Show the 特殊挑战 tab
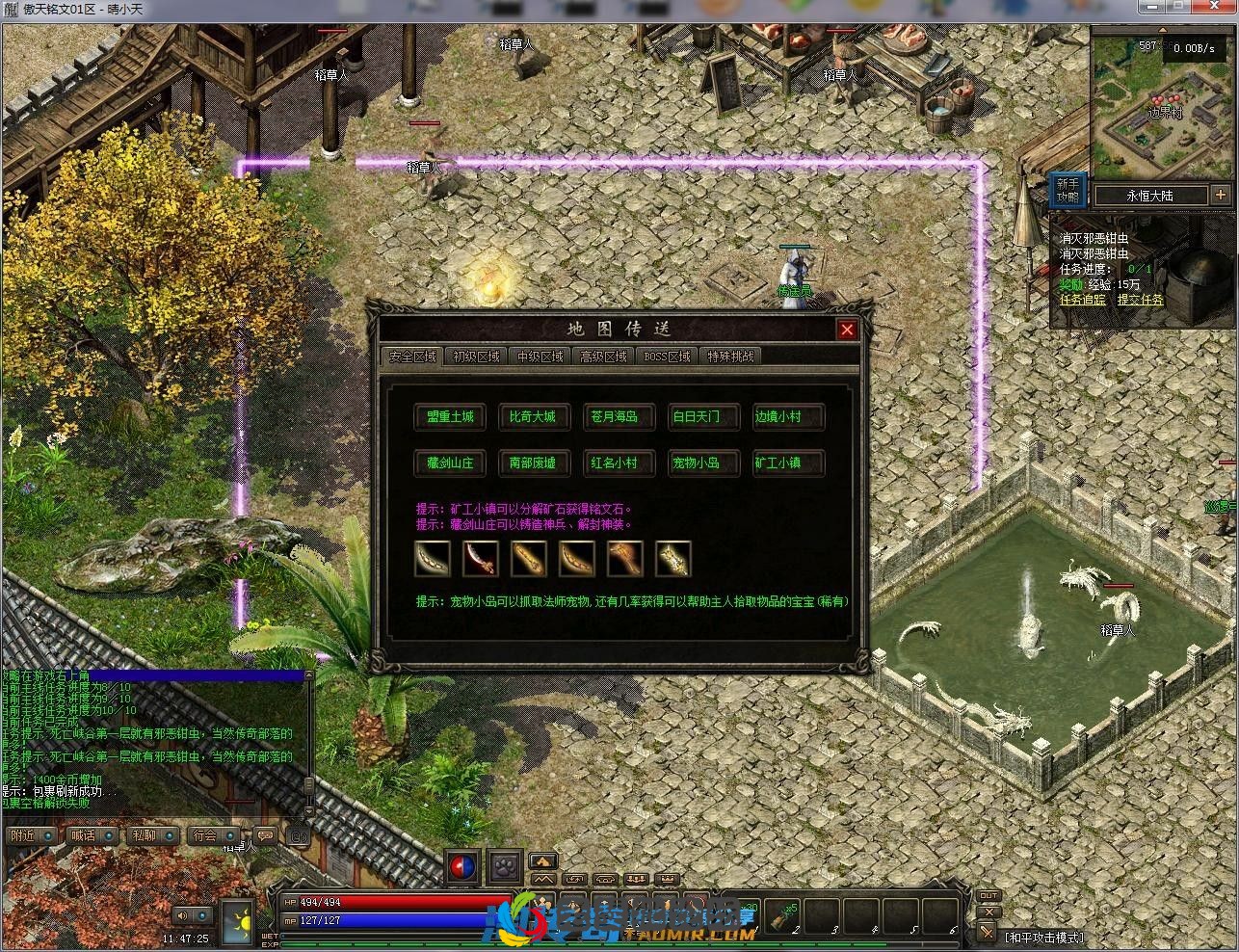1239x952 pixels. coord(730,357)
